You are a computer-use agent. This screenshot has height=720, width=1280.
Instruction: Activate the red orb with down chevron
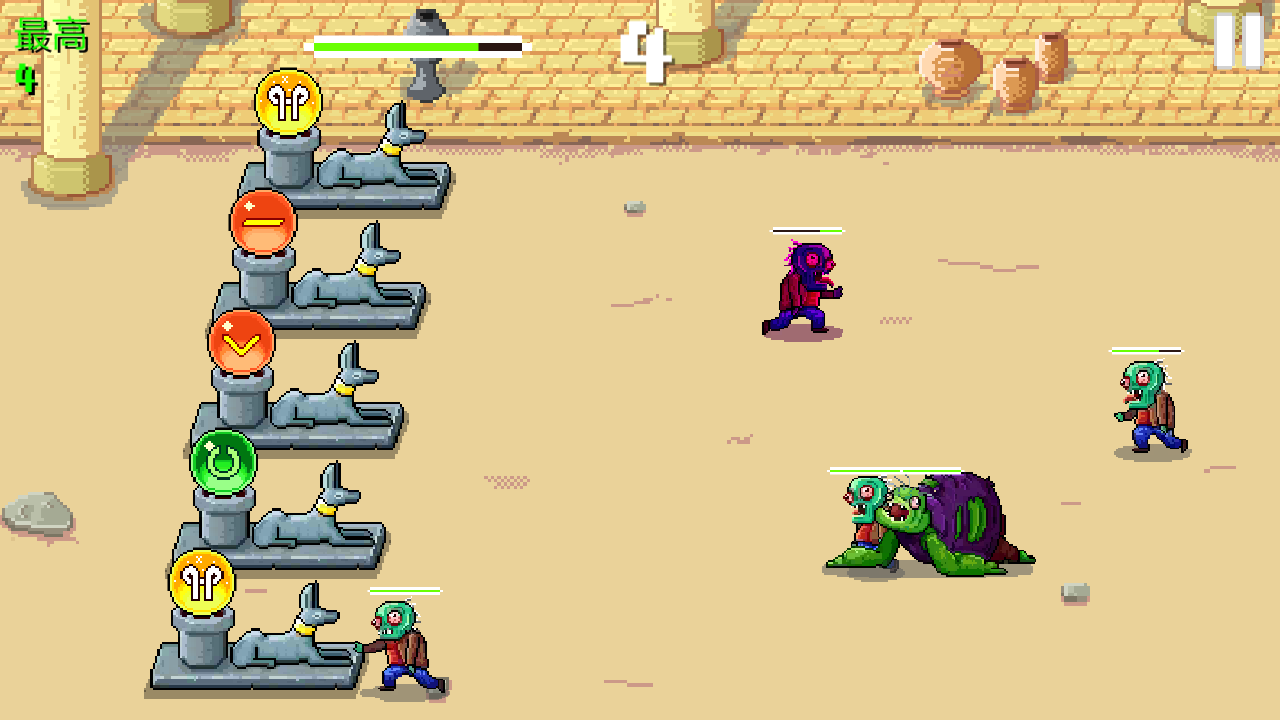click(x=241, y=342)
